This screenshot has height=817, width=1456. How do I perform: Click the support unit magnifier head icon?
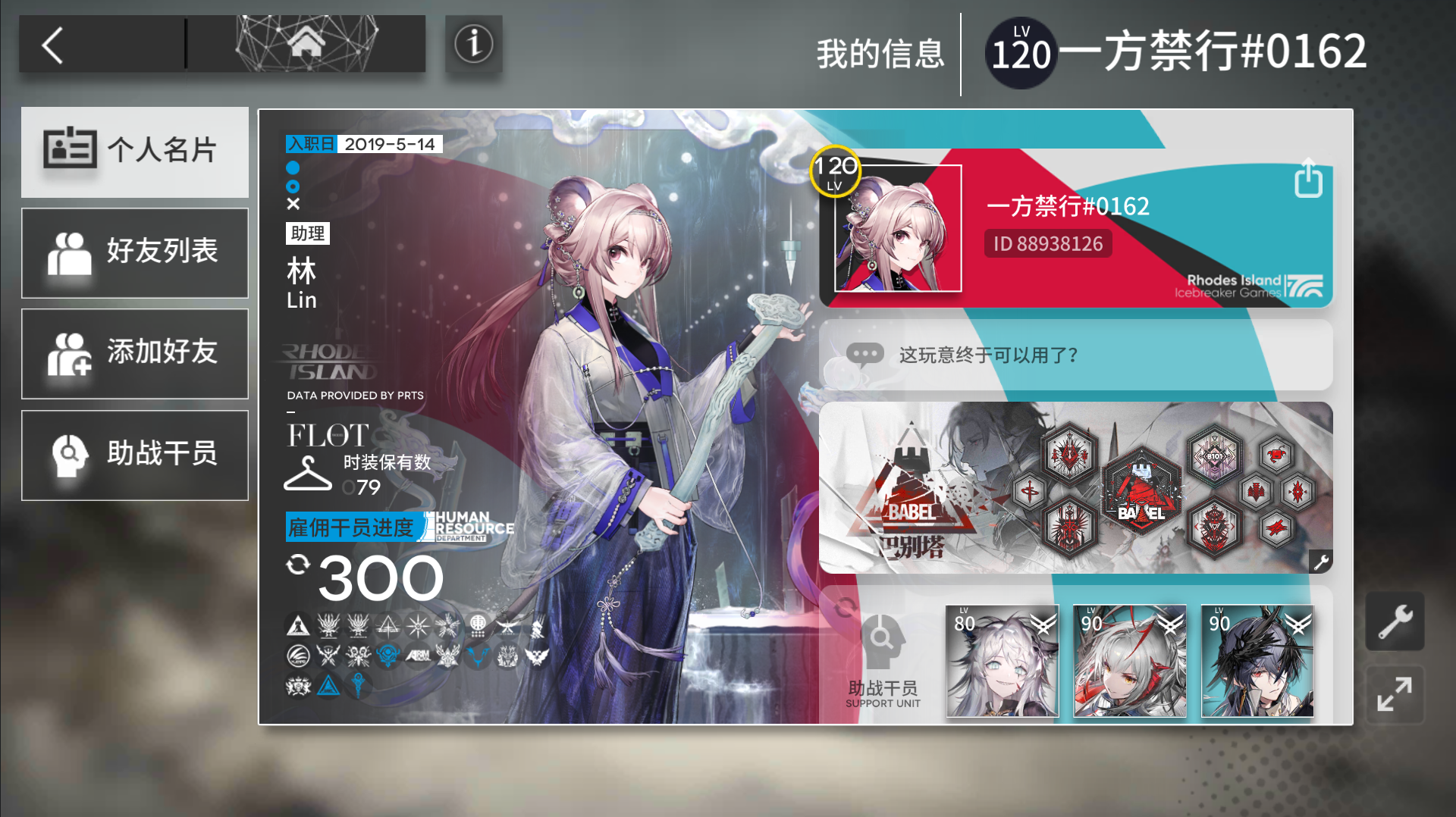(x=883, y=640)
